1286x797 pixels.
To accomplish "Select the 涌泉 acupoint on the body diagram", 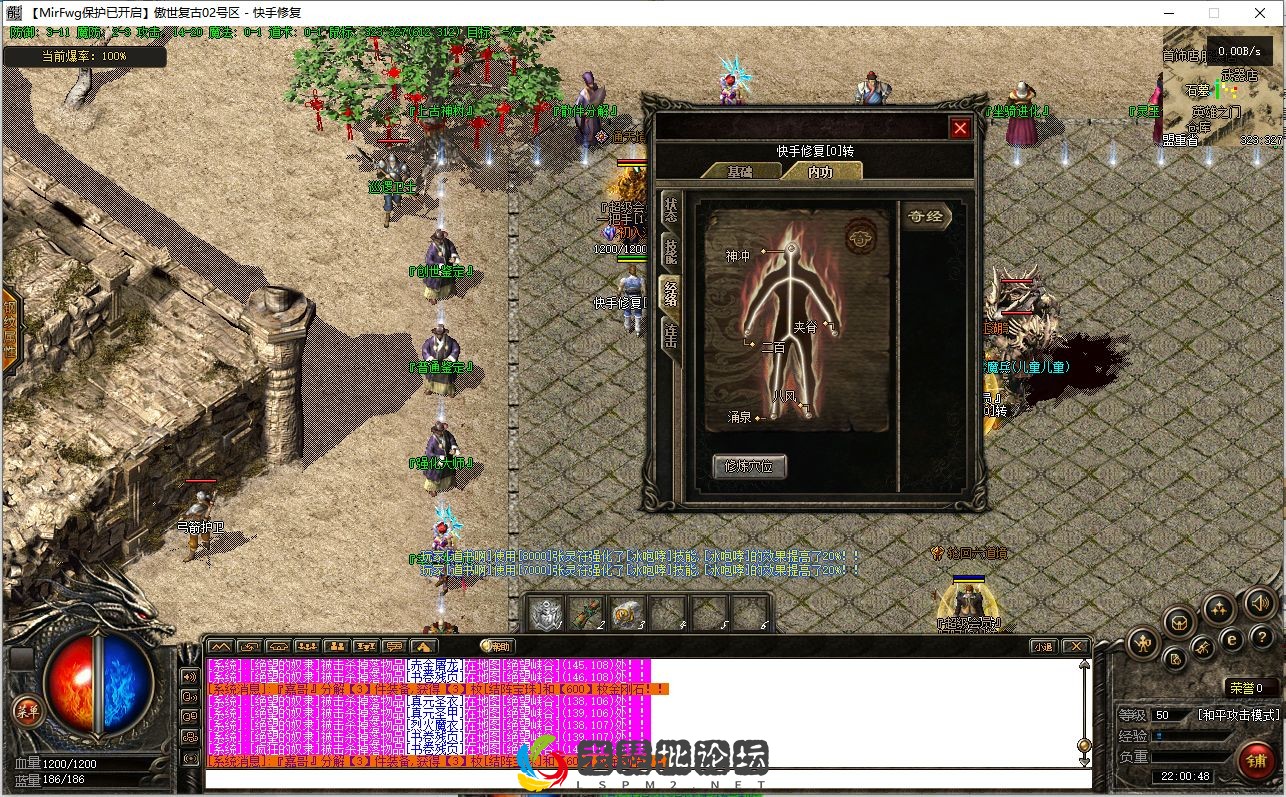I will pyautogui.click(x=759, y=418).
